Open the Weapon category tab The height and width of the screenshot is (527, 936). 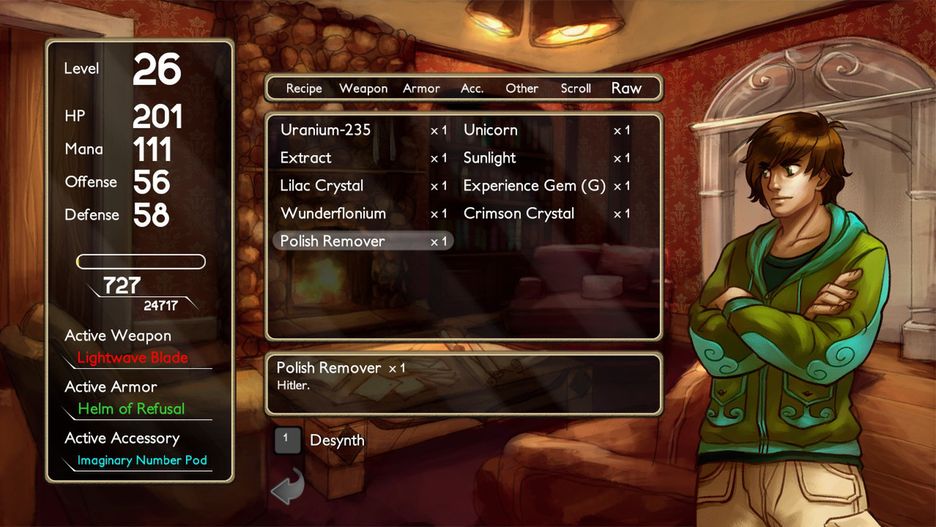tap(363, 88)
